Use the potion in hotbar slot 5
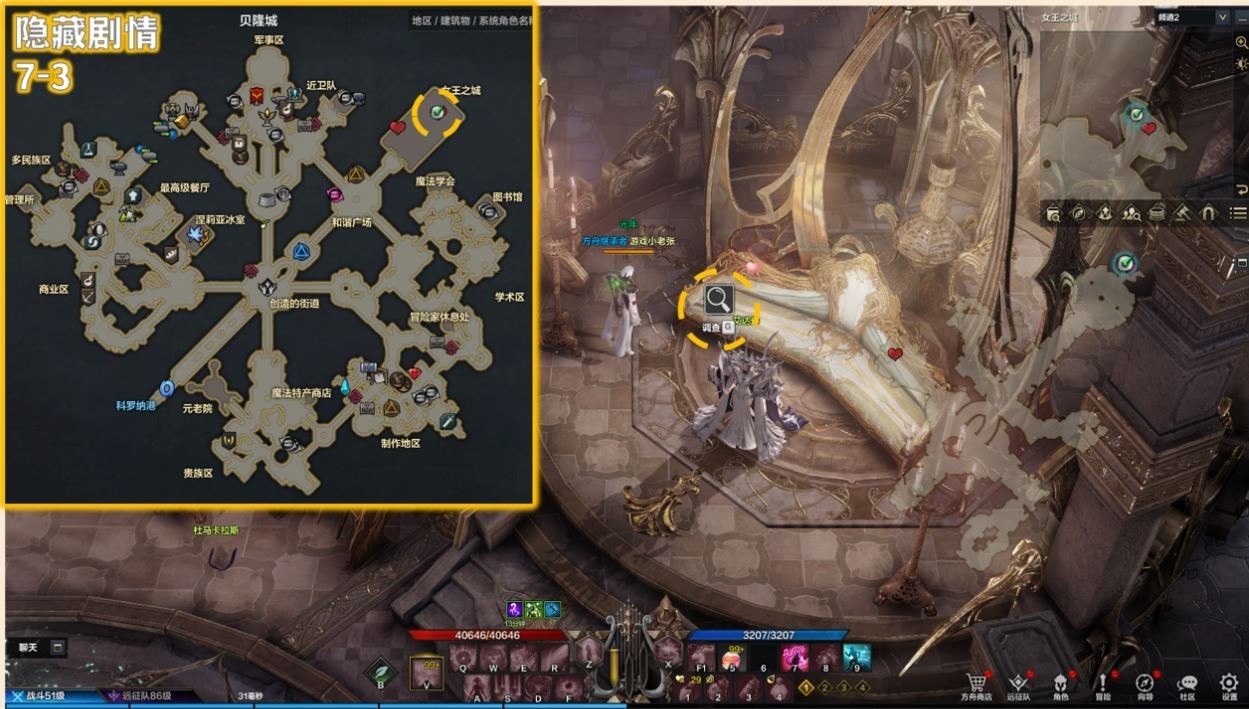This screenshot has height=709, width=1249. point(733,657)
